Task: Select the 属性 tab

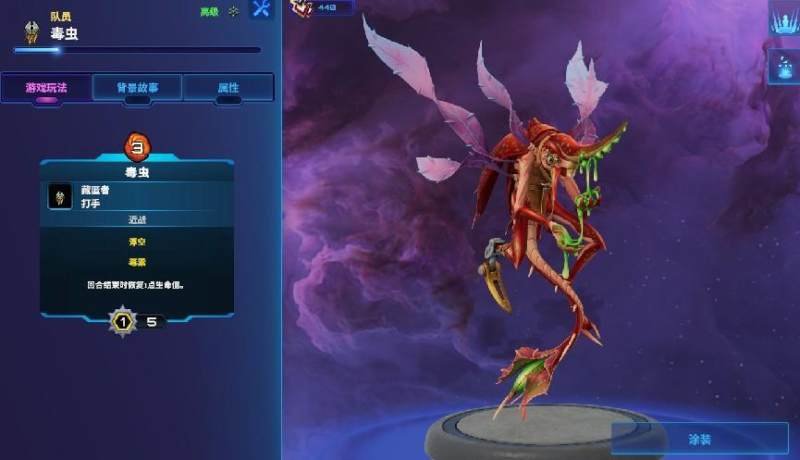Action: pos(228,87)
